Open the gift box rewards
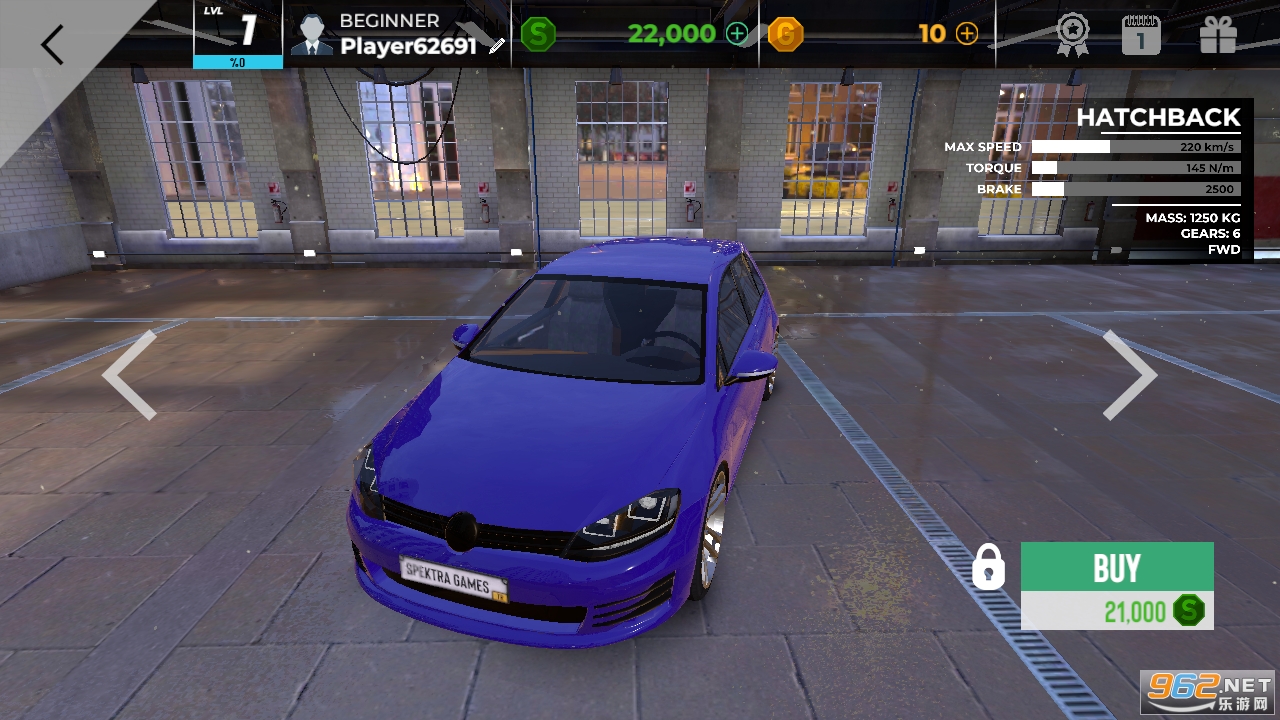The width and height of the screenshot is (1280, 720). pos(1218,35)
